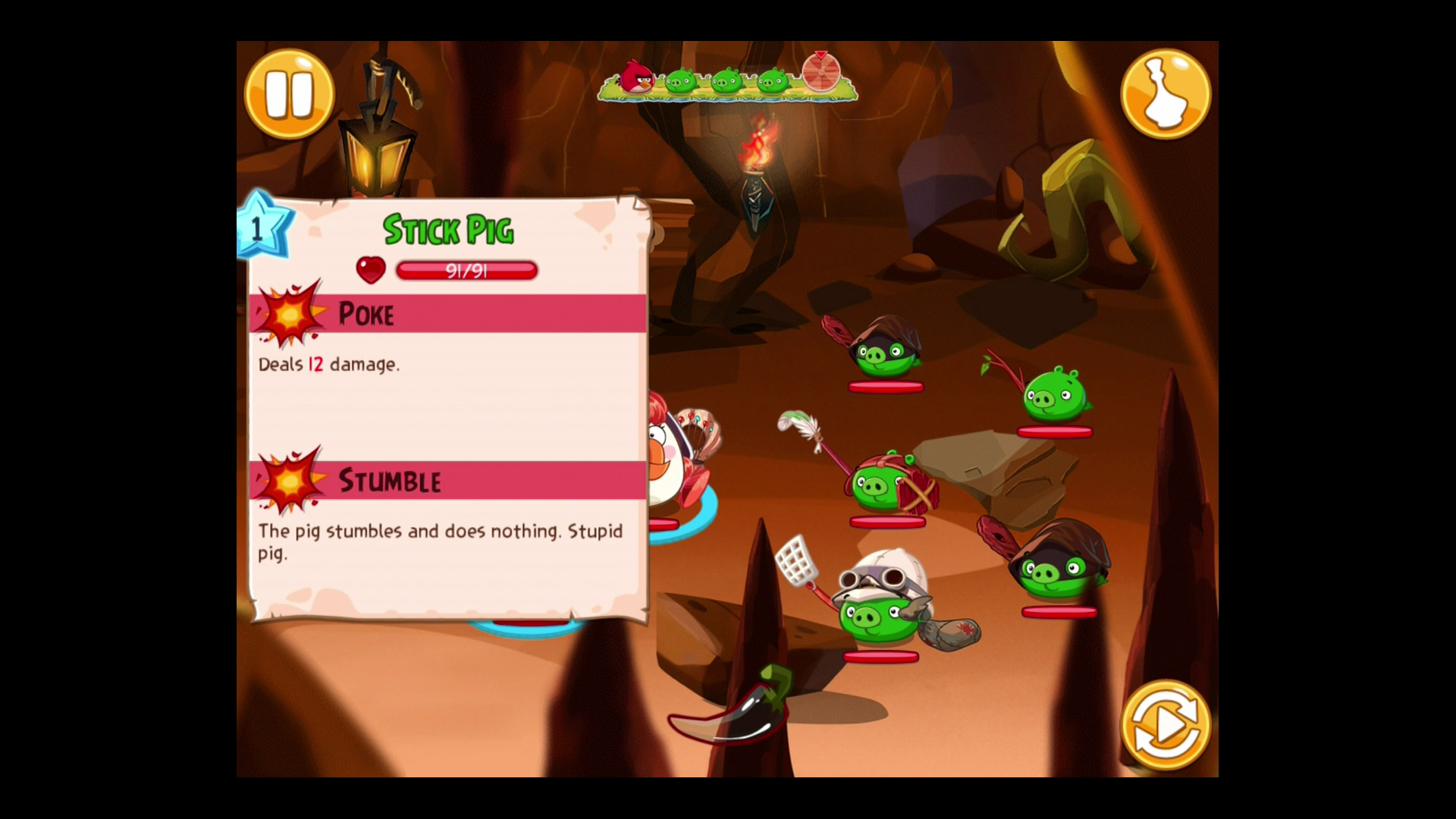Image resolution: width=1456 pixels, height=819 pixels.
Task: Pause the battle
Action: pos(289,94)
